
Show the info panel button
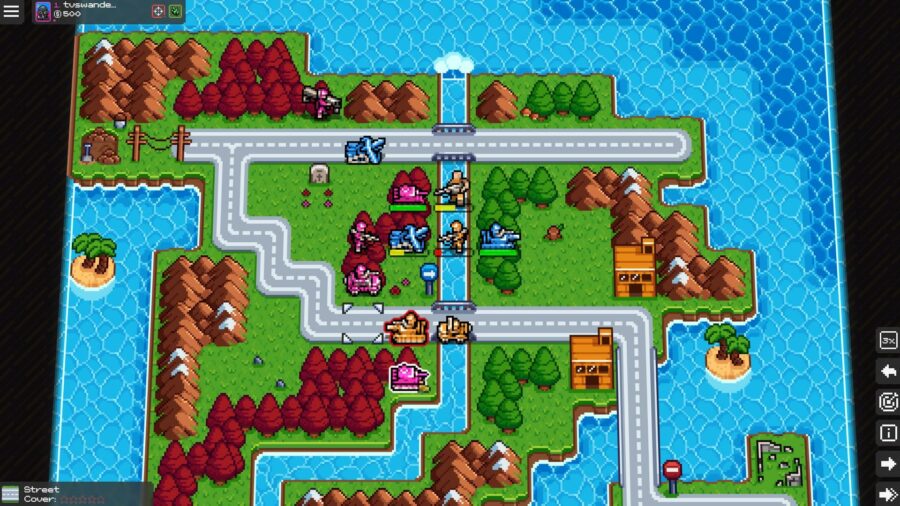tap(887, 433)
